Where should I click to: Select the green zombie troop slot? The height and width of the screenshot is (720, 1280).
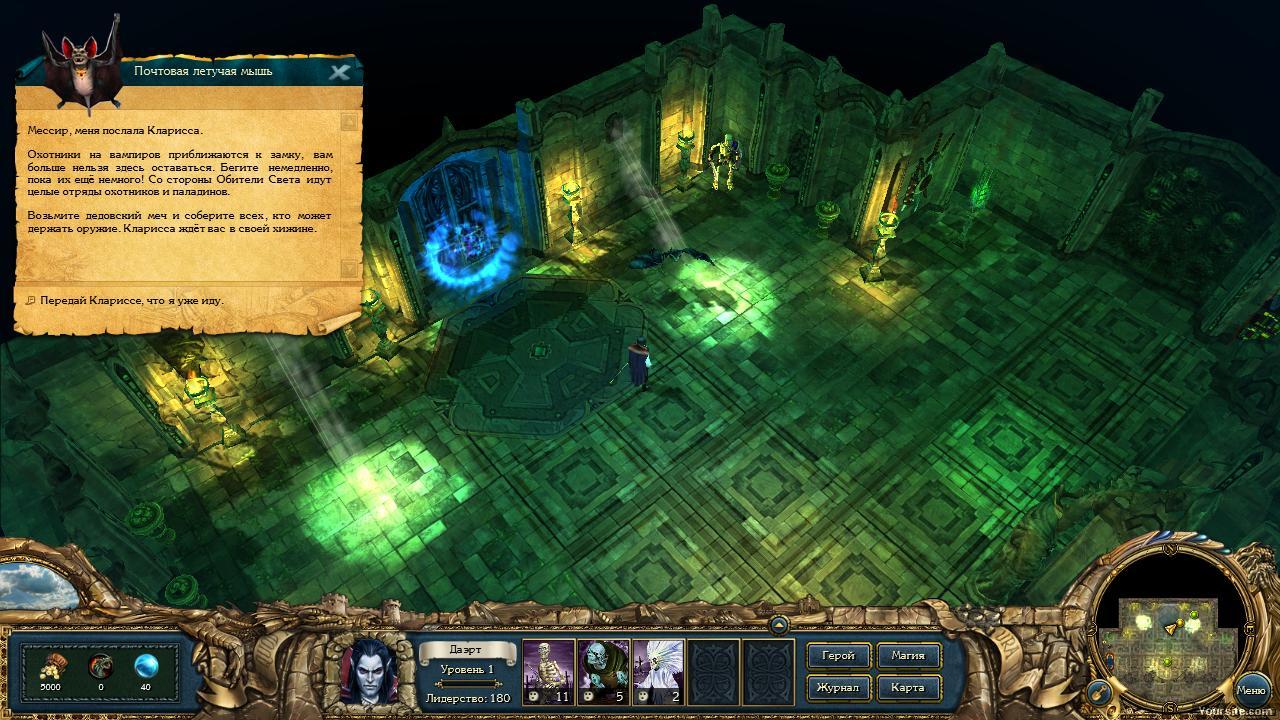point(603,670)
